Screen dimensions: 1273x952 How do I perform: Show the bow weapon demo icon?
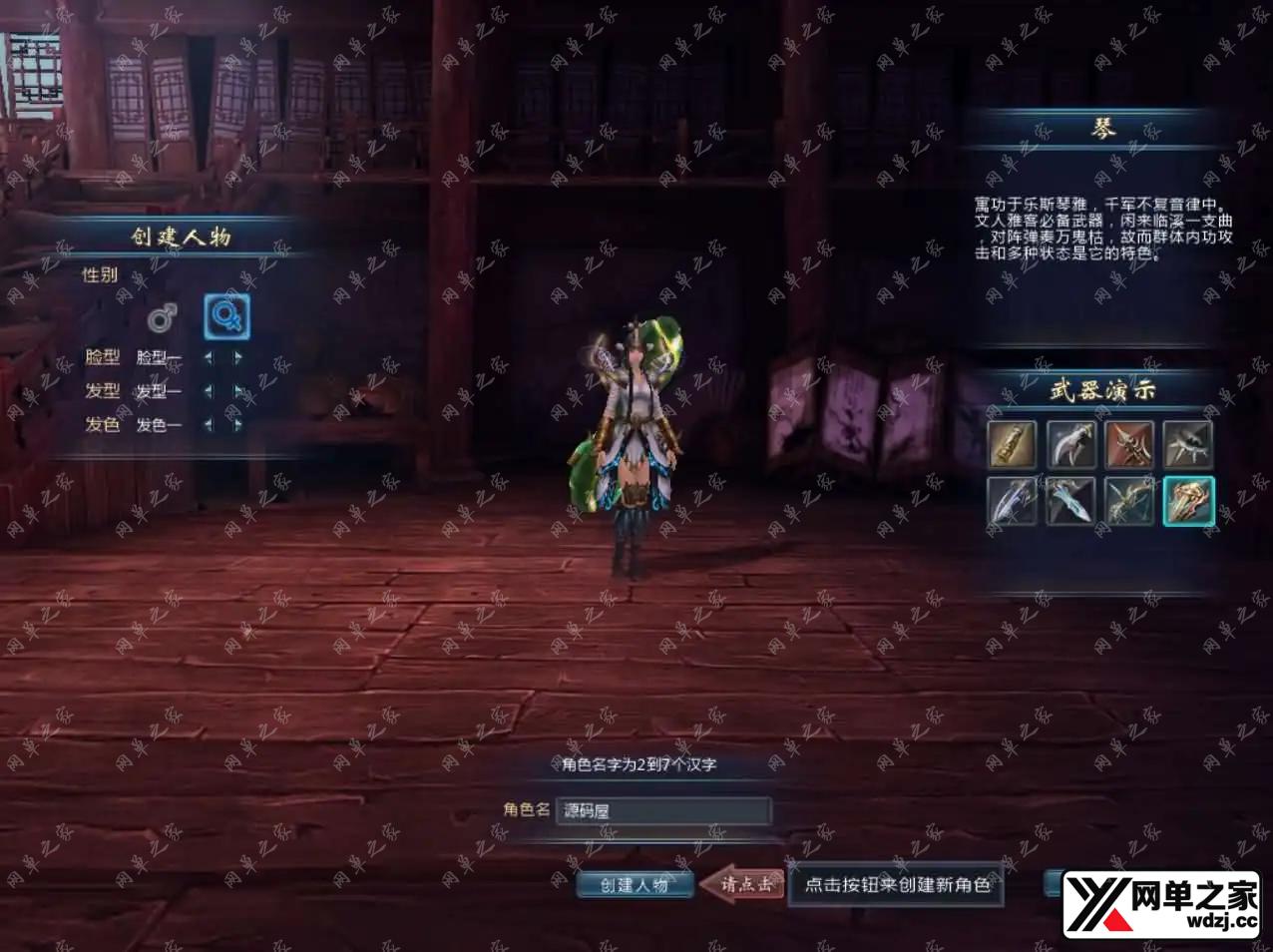[x=1129, y=501]
